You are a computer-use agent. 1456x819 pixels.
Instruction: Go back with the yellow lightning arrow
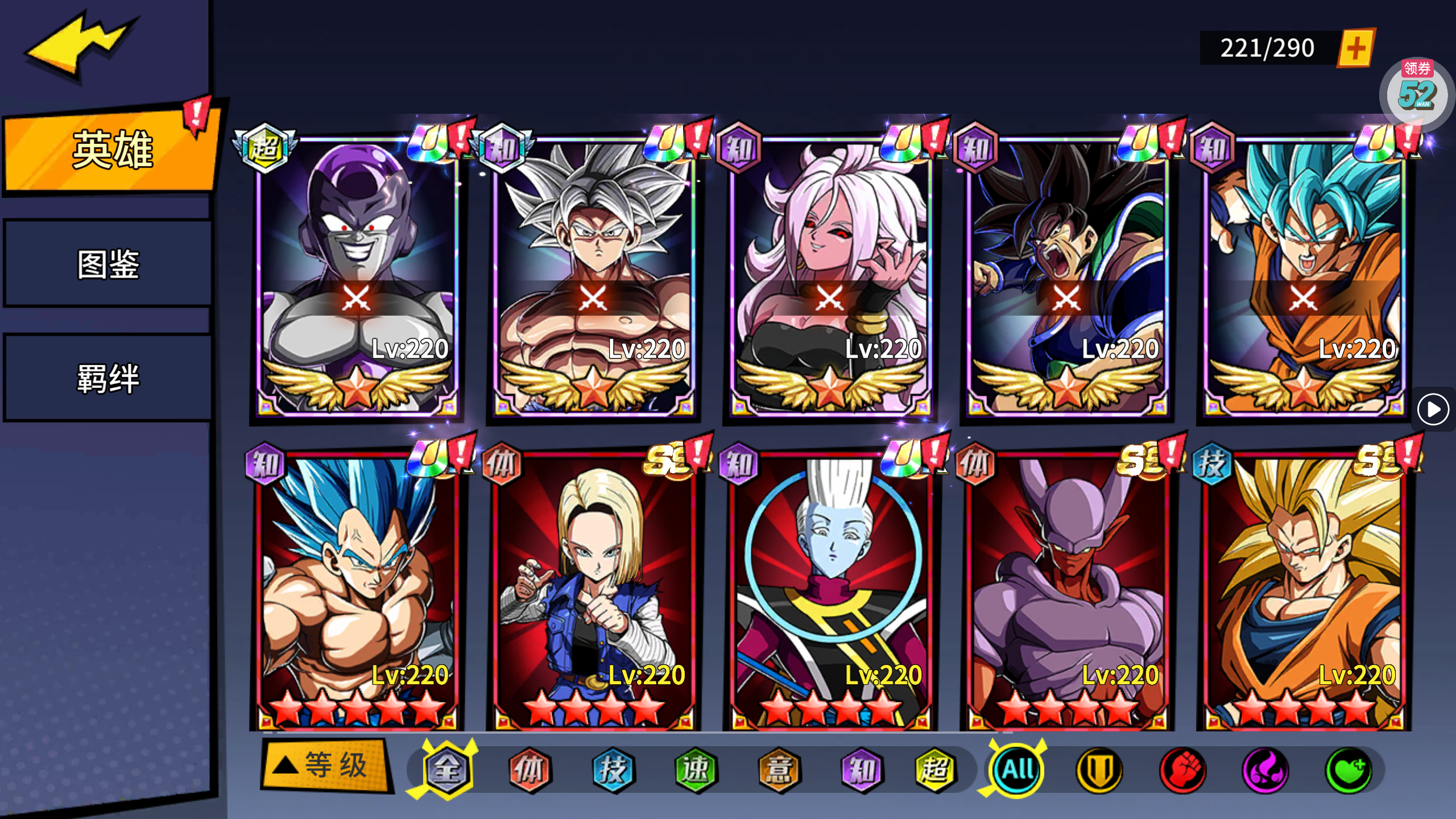click(x=80, y=45)
